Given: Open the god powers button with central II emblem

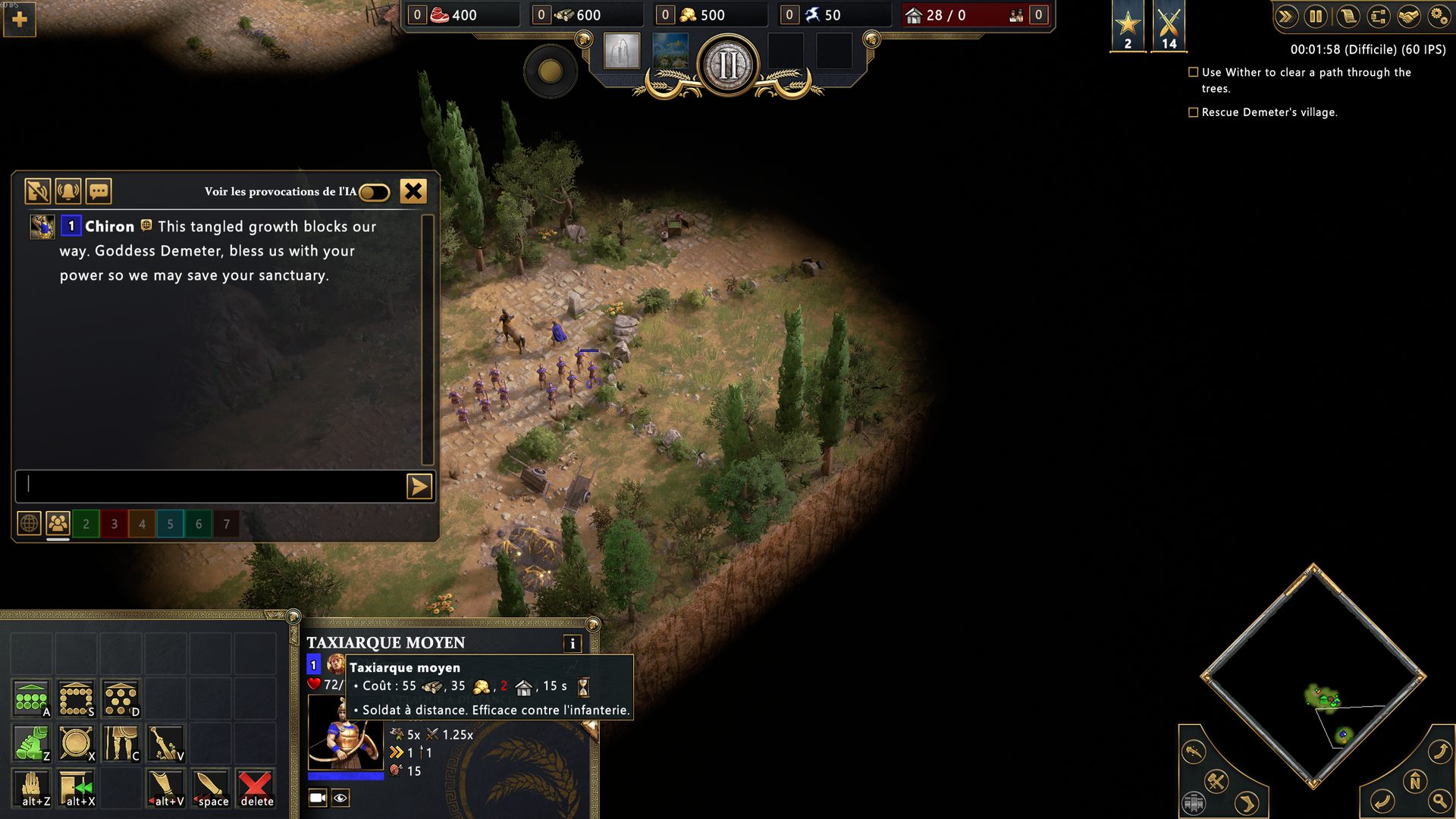Looking at the screenshot, I should click(x=728, y=65).
